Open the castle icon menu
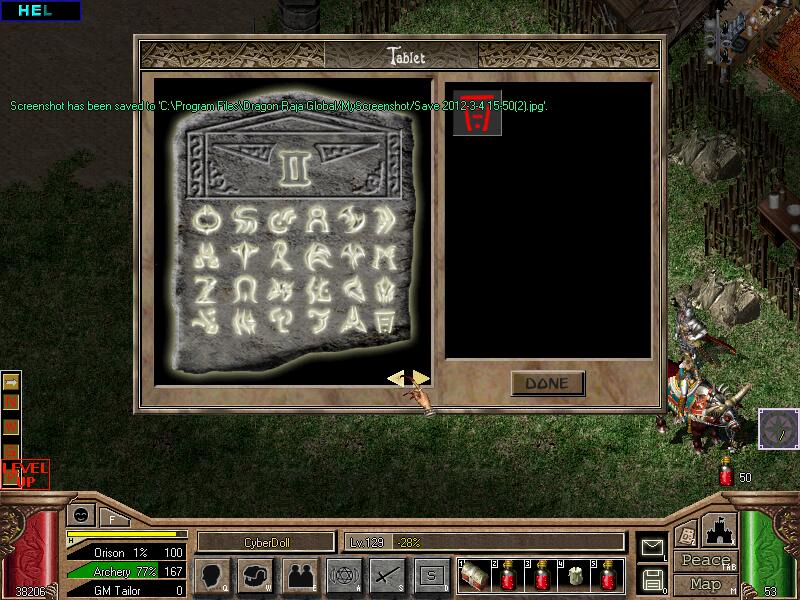 coord(722,530)
